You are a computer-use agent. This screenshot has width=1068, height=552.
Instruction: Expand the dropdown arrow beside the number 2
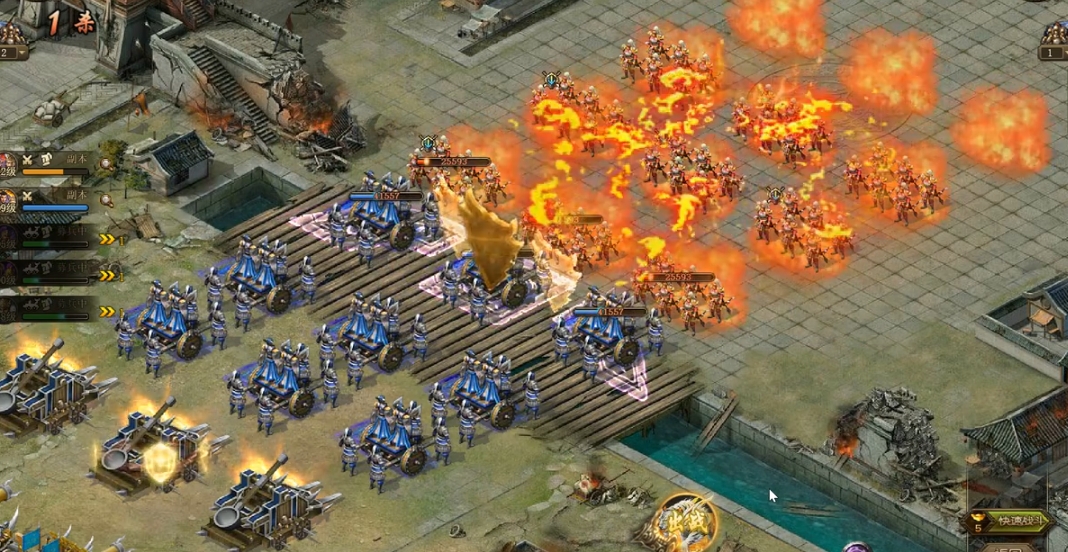[x=23, y=53]
